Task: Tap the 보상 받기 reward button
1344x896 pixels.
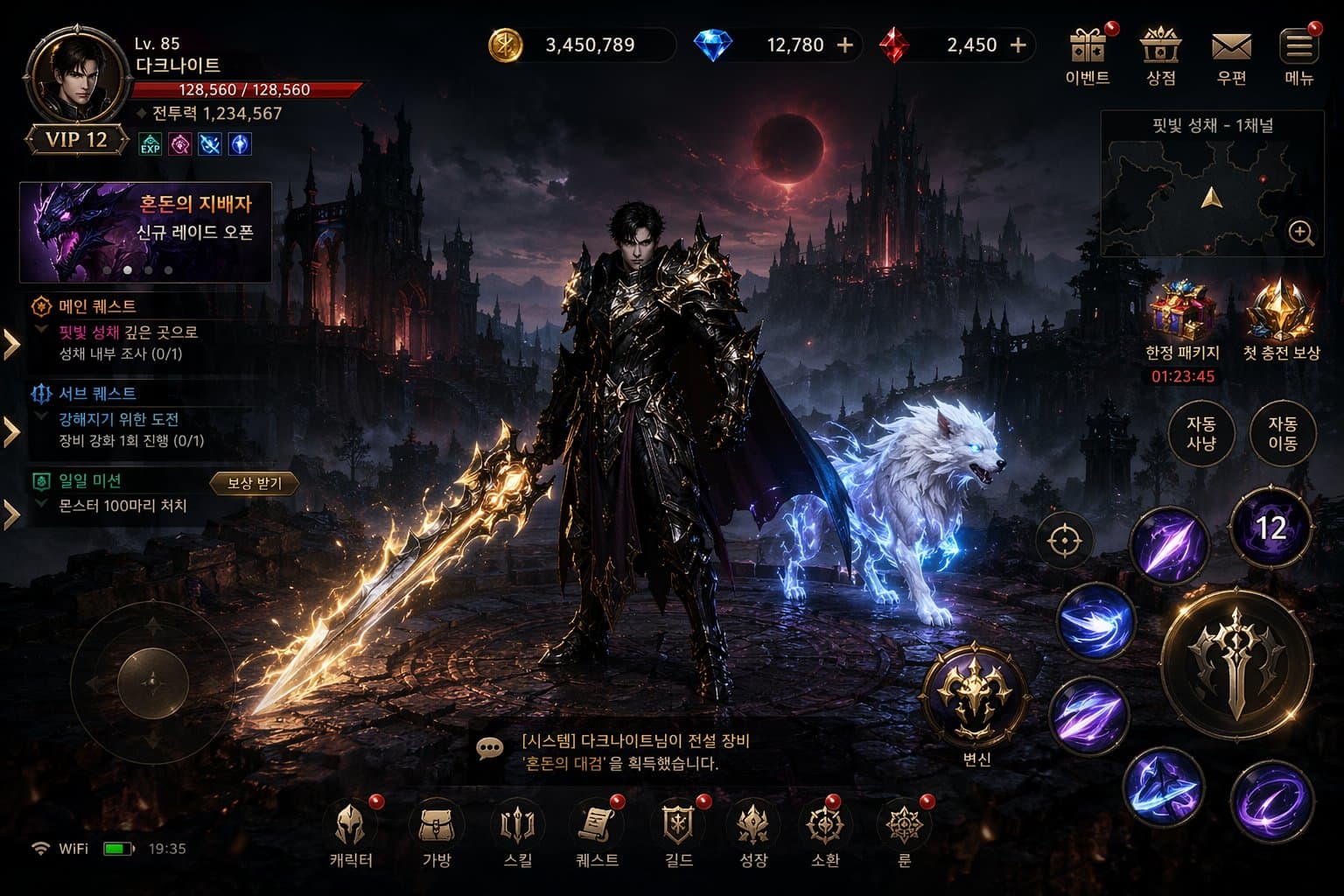Action: coord(254,482)
